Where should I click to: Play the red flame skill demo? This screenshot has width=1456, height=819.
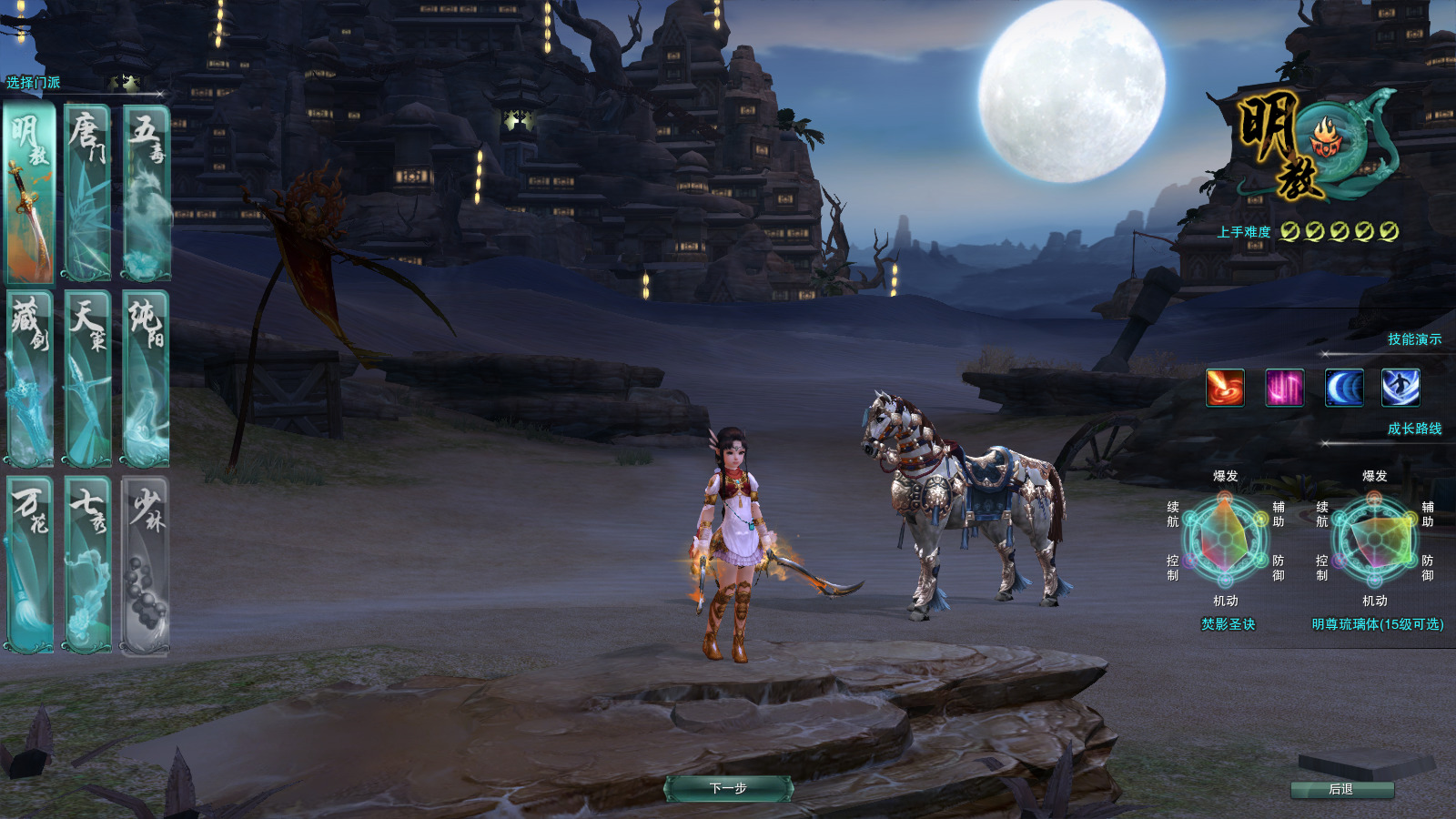pyautogui.click(x=1225, y=388)
